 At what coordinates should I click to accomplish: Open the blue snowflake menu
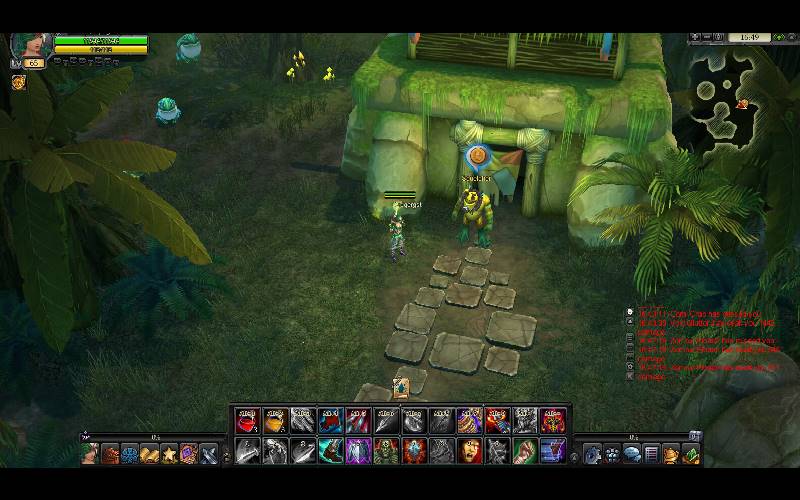(130, 455)
